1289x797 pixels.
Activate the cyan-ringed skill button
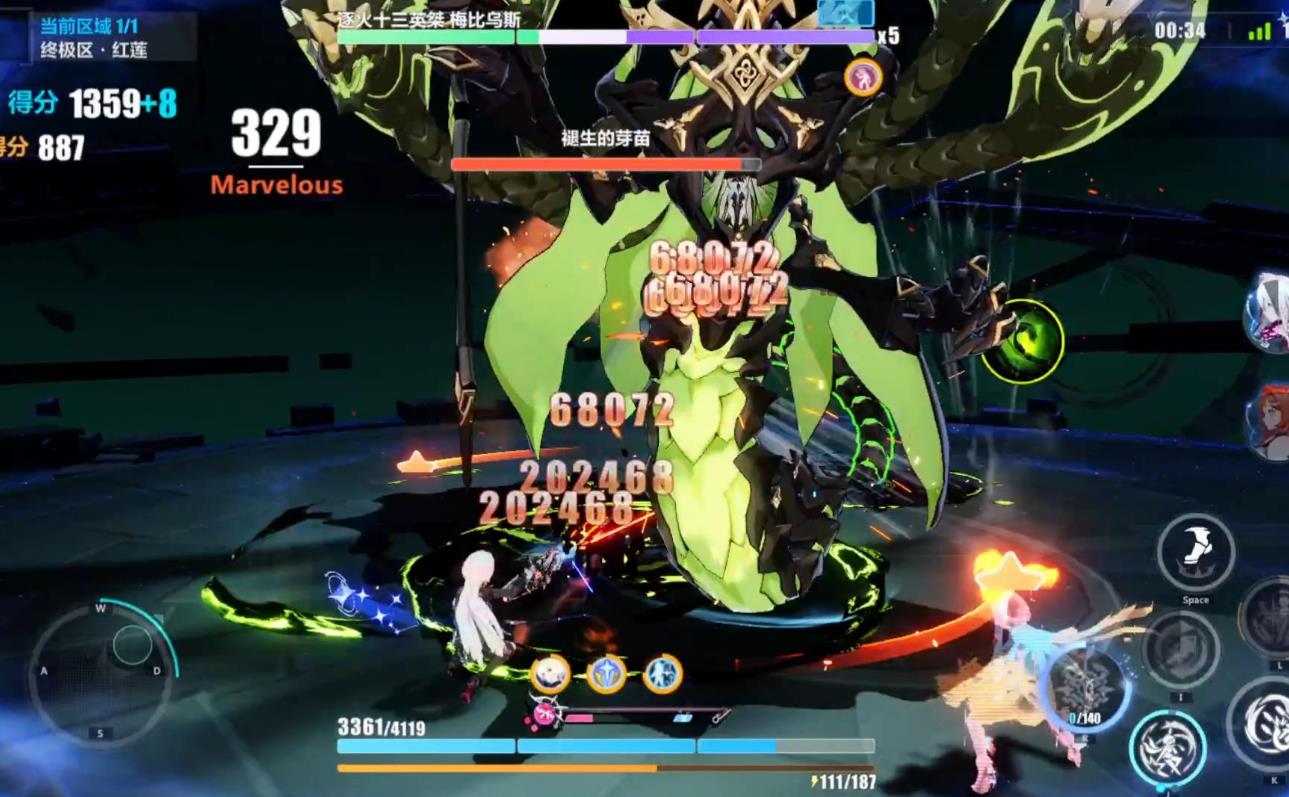point(1167,749)
